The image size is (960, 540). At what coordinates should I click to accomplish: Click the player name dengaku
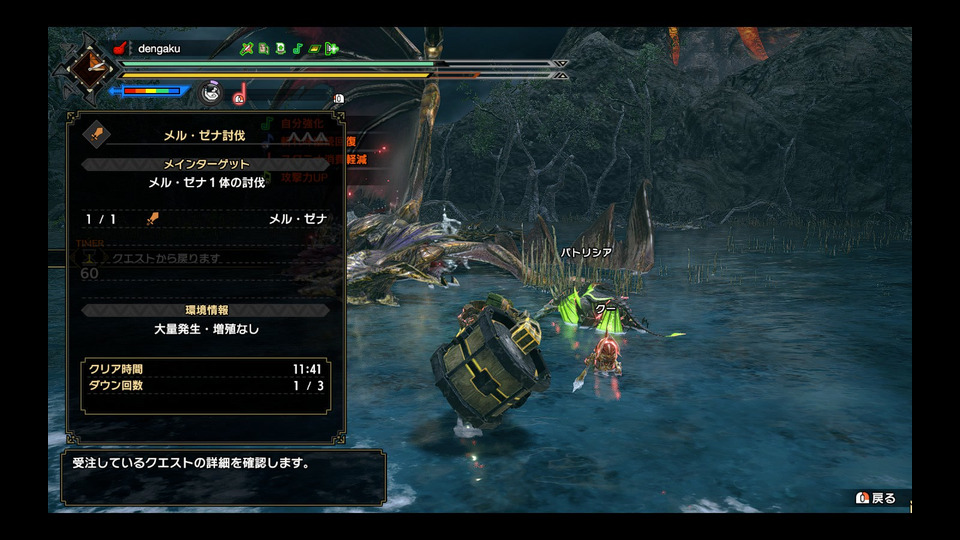click(160, 48)
